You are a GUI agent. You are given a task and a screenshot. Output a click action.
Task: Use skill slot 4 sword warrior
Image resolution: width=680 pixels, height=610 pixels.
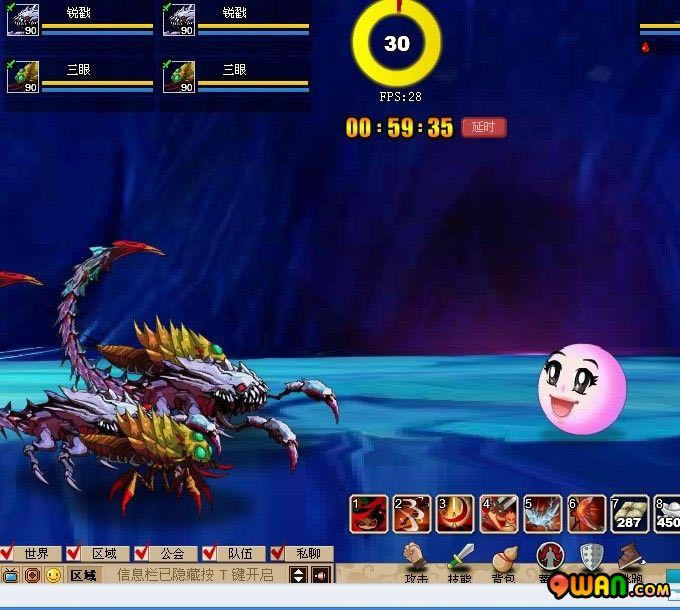pyautogui.click(x=499, y=514)
